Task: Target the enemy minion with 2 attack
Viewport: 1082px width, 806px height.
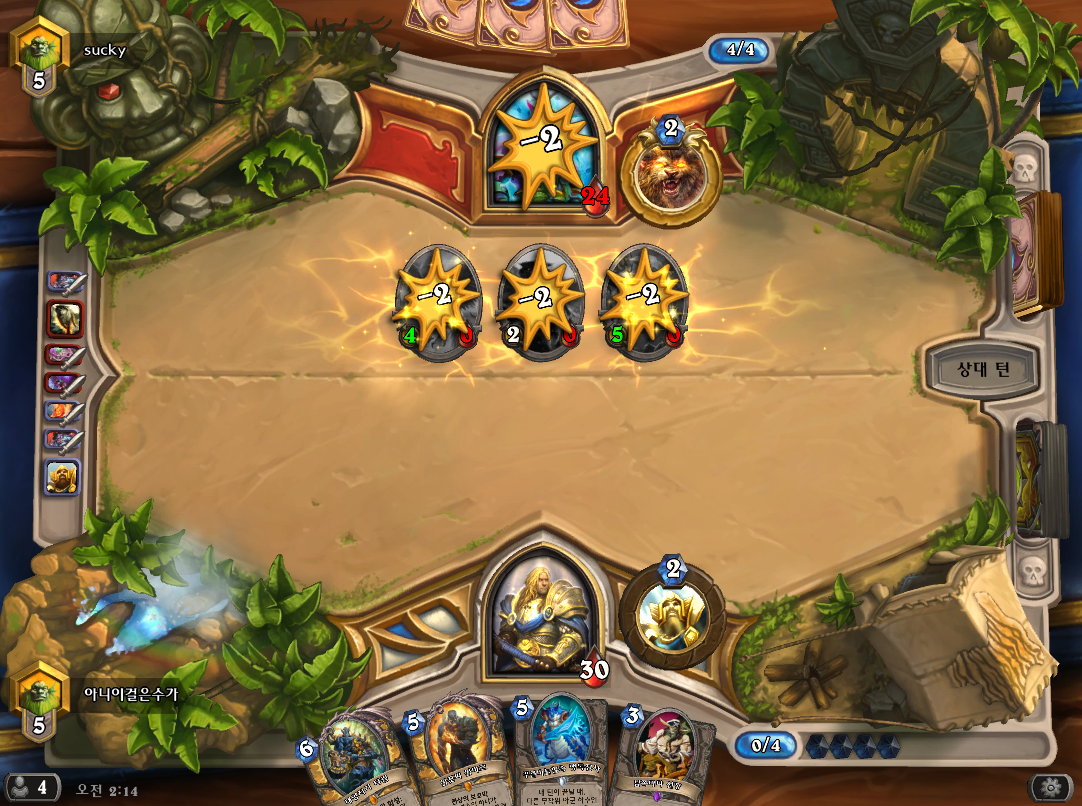Action: click(x=541, y=301)
